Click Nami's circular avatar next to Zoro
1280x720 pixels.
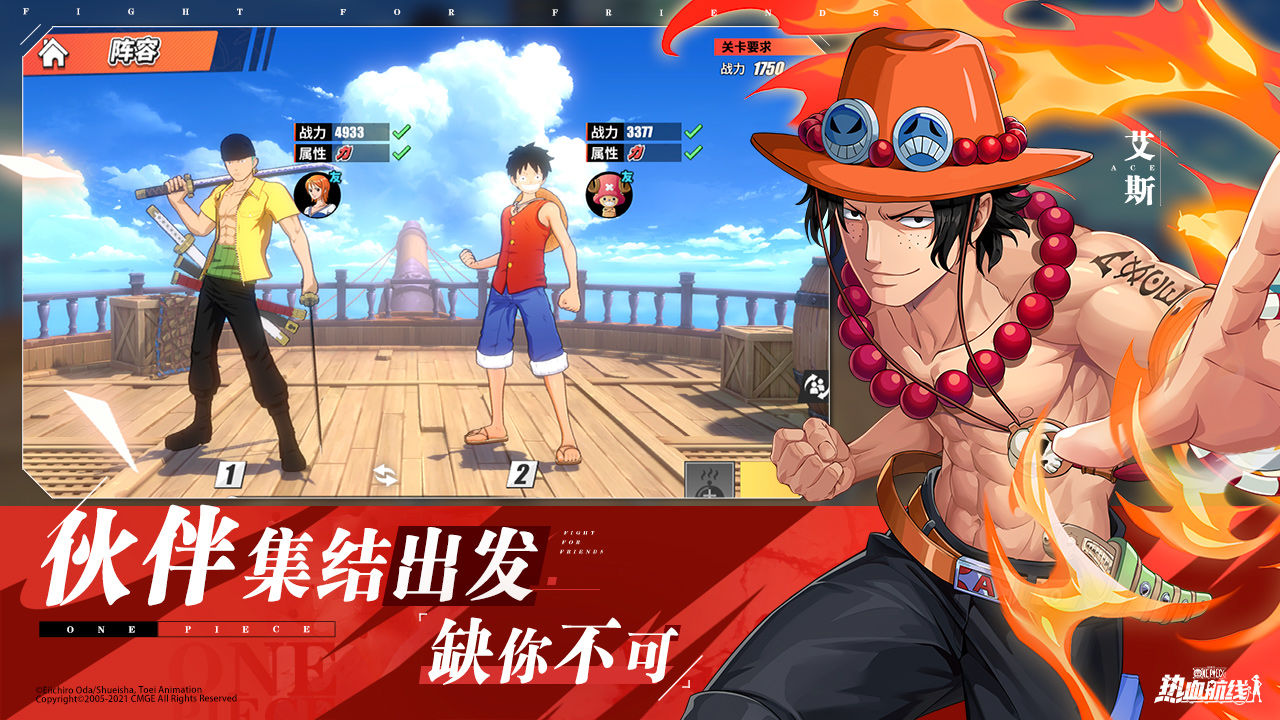pos(316,192)
